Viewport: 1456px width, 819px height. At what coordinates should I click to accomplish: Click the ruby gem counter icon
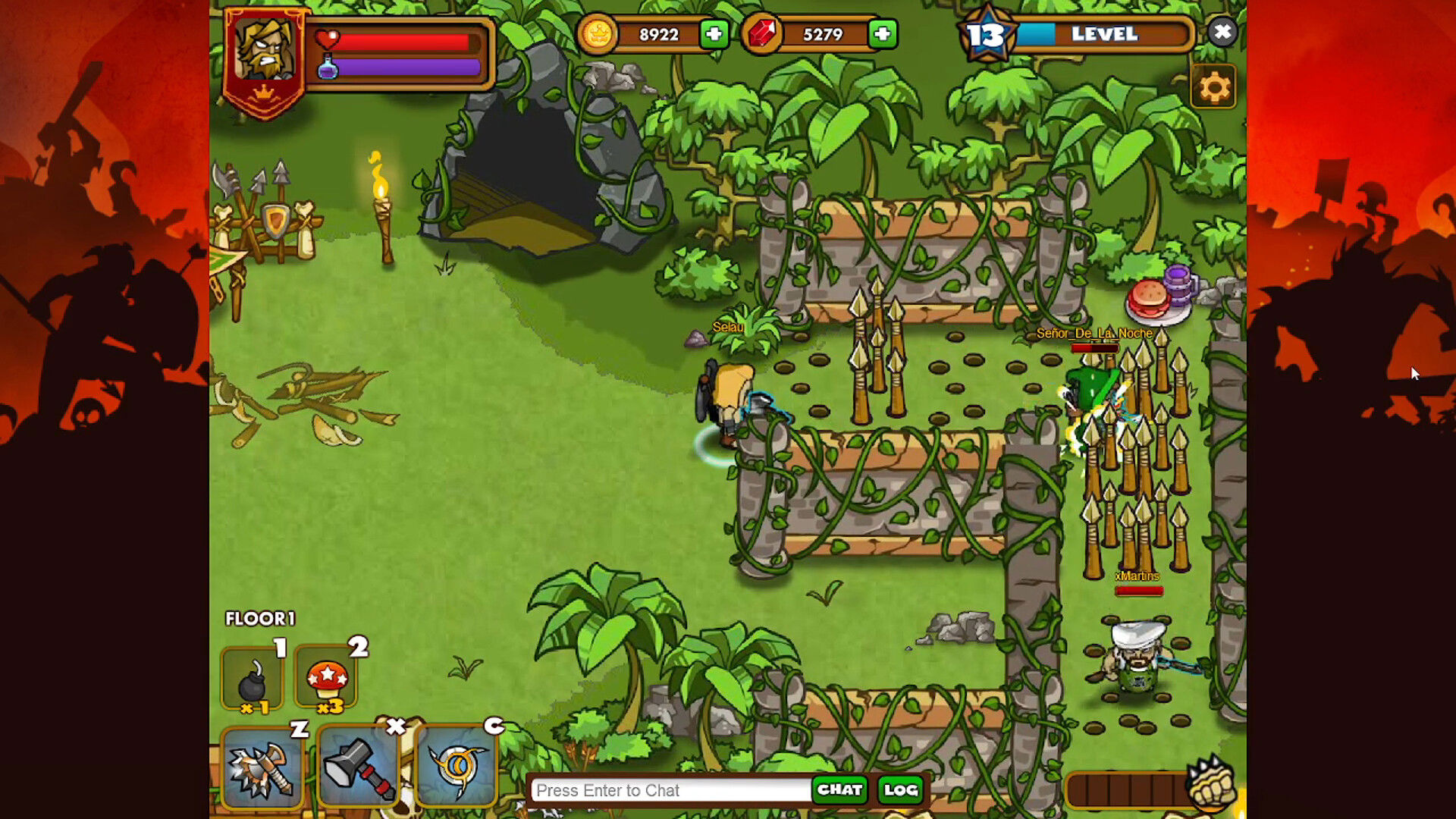(763, 33)
